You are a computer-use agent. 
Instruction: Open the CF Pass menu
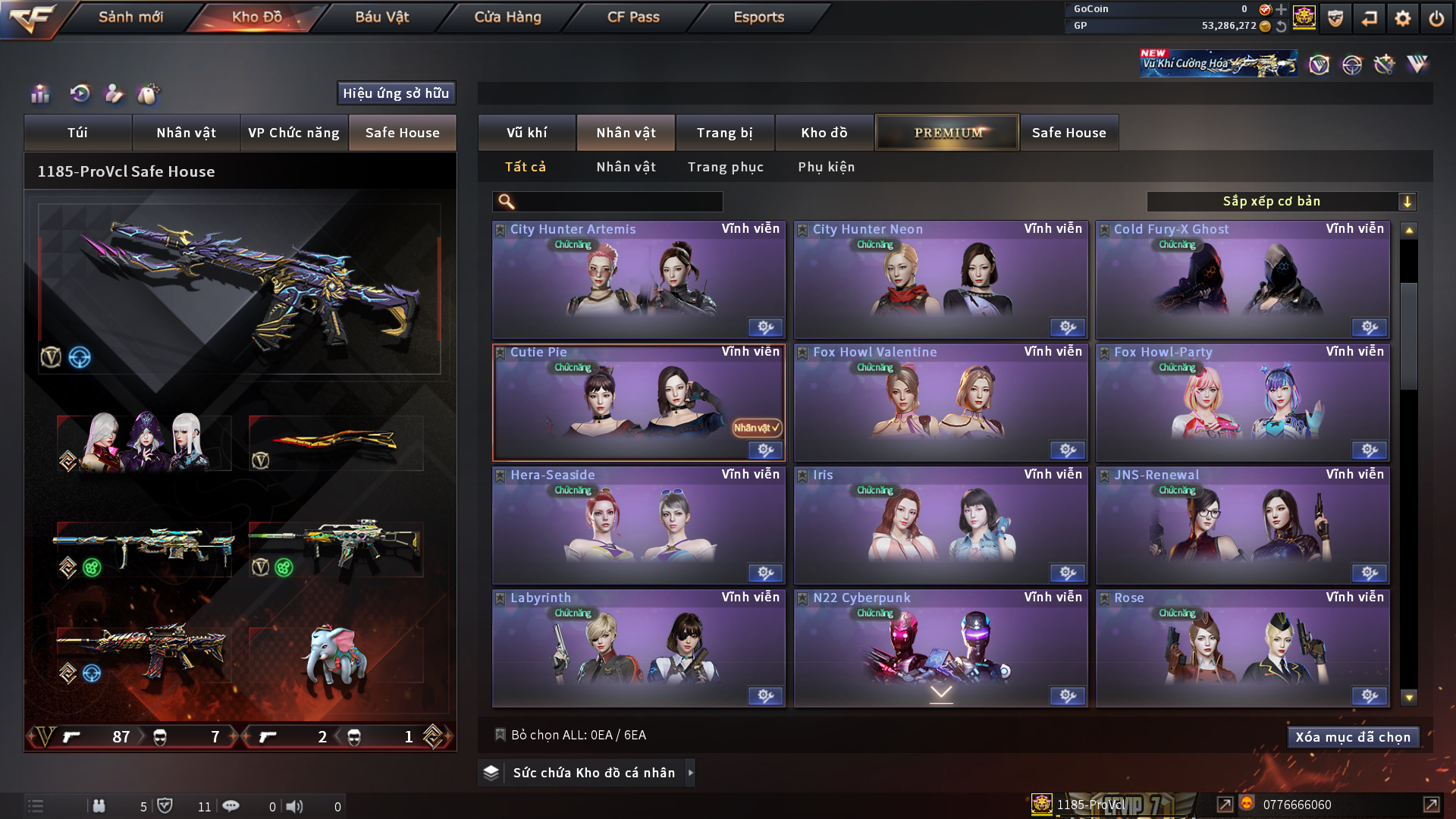(633, 17)
